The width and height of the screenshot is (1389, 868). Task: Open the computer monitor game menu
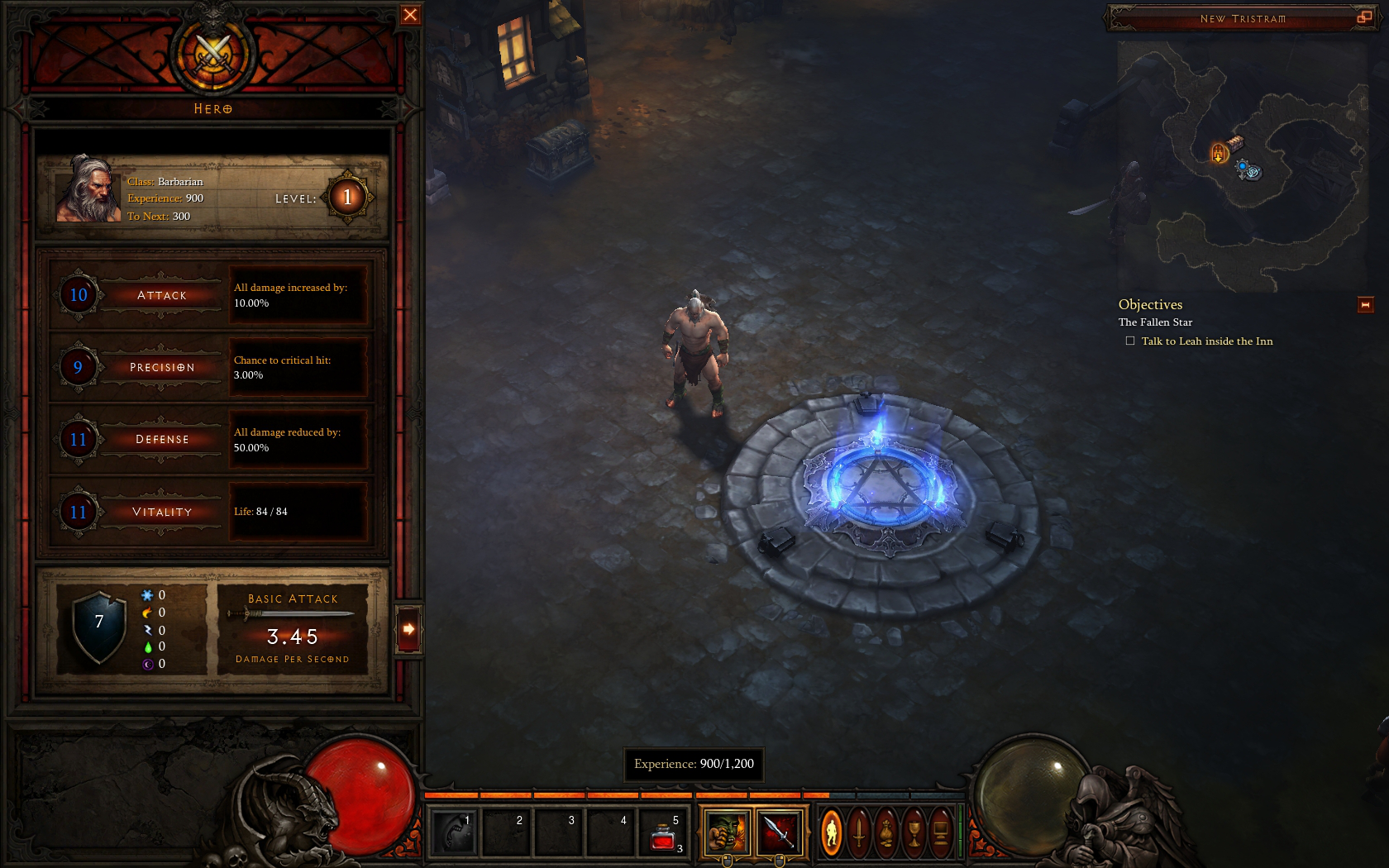click(x=941, y=832)
